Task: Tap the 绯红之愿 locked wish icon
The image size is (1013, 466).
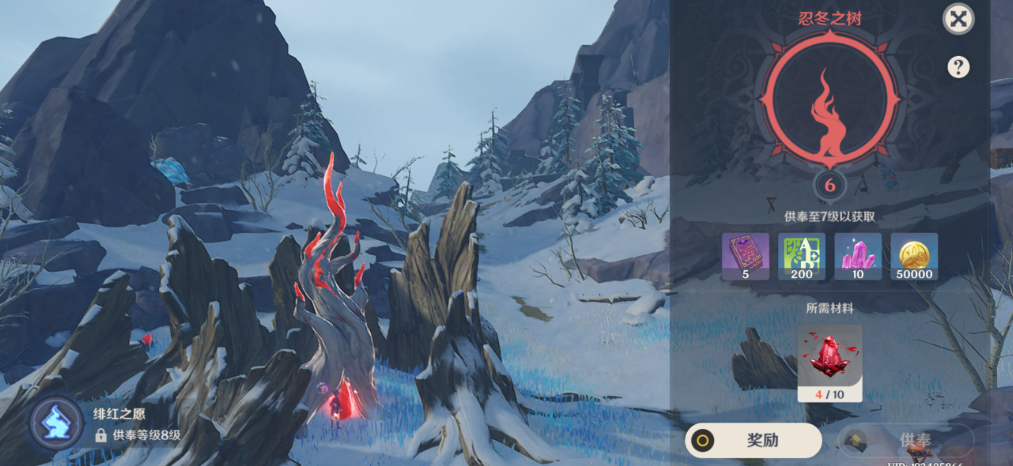Action: pyautogui.click(x=54, y=423)
